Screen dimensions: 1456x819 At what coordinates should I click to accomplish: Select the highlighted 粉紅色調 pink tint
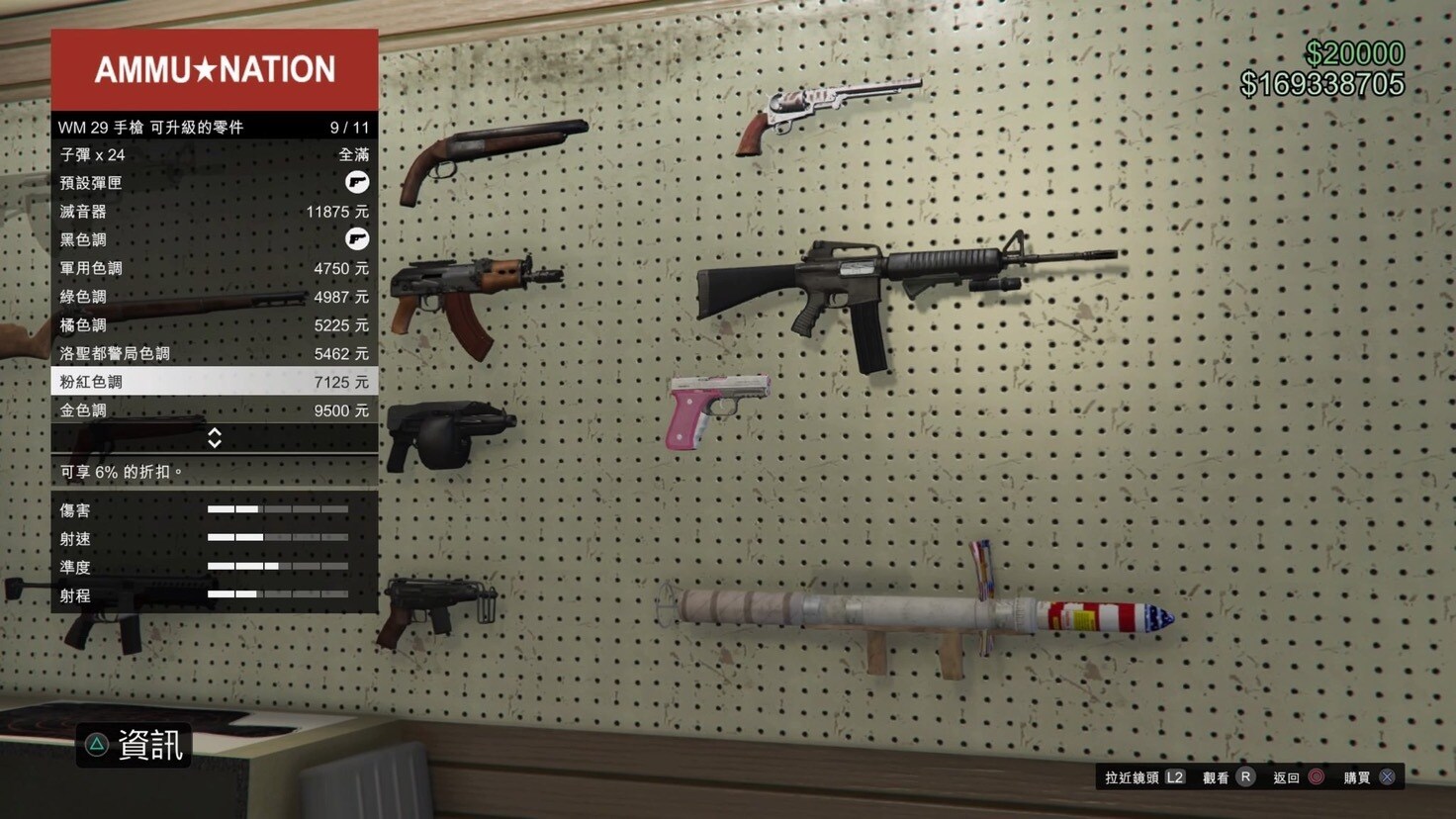click(x=214, y=382)
